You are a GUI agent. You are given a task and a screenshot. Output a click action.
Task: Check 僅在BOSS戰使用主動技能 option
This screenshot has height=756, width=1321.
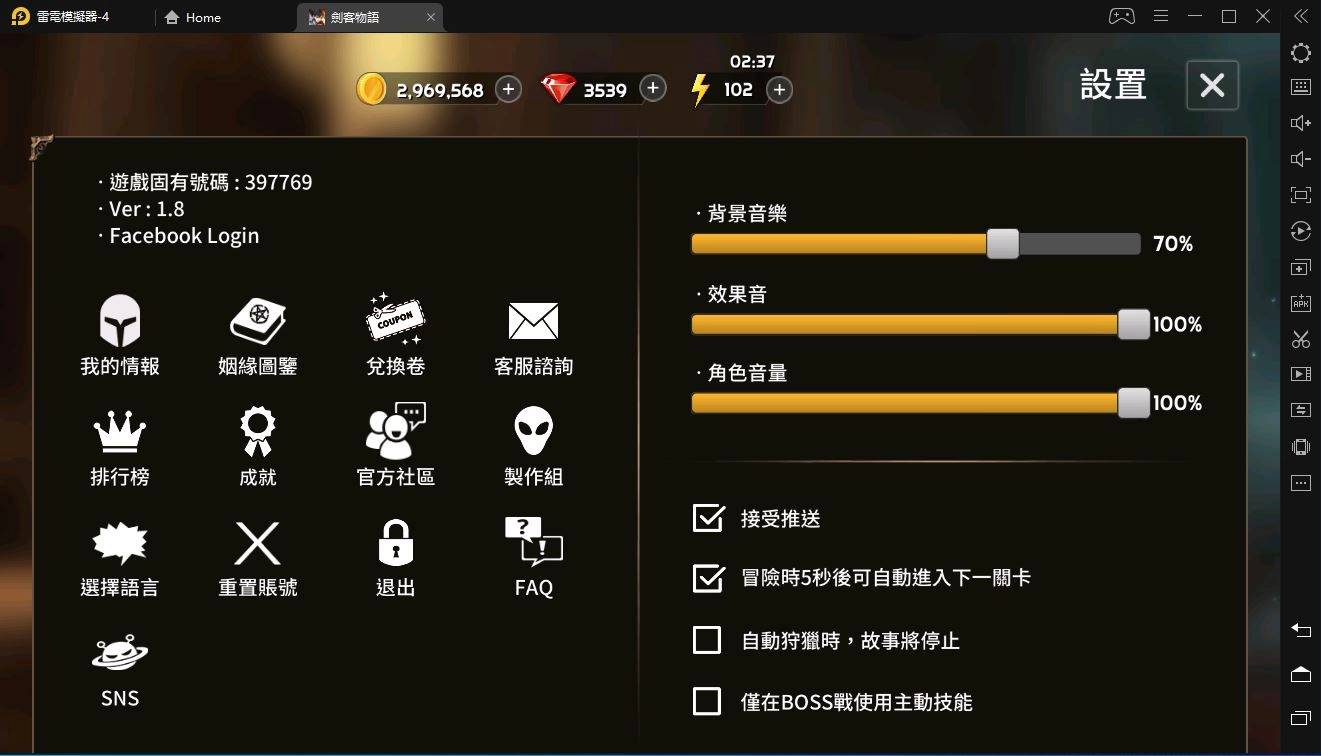706,701
